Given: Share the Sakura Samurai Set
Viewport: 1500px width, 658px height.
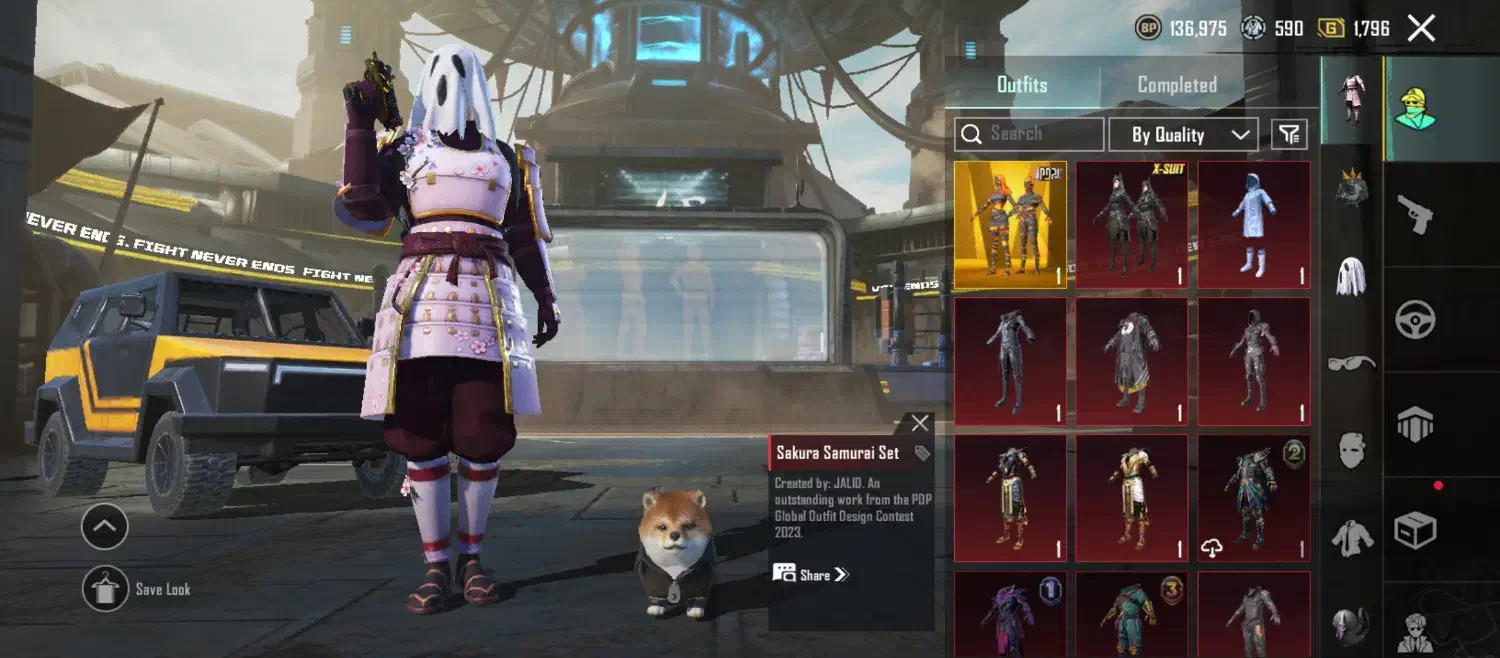Looking at the screenshot, I should pyautogui.click(x=811, y=574).
